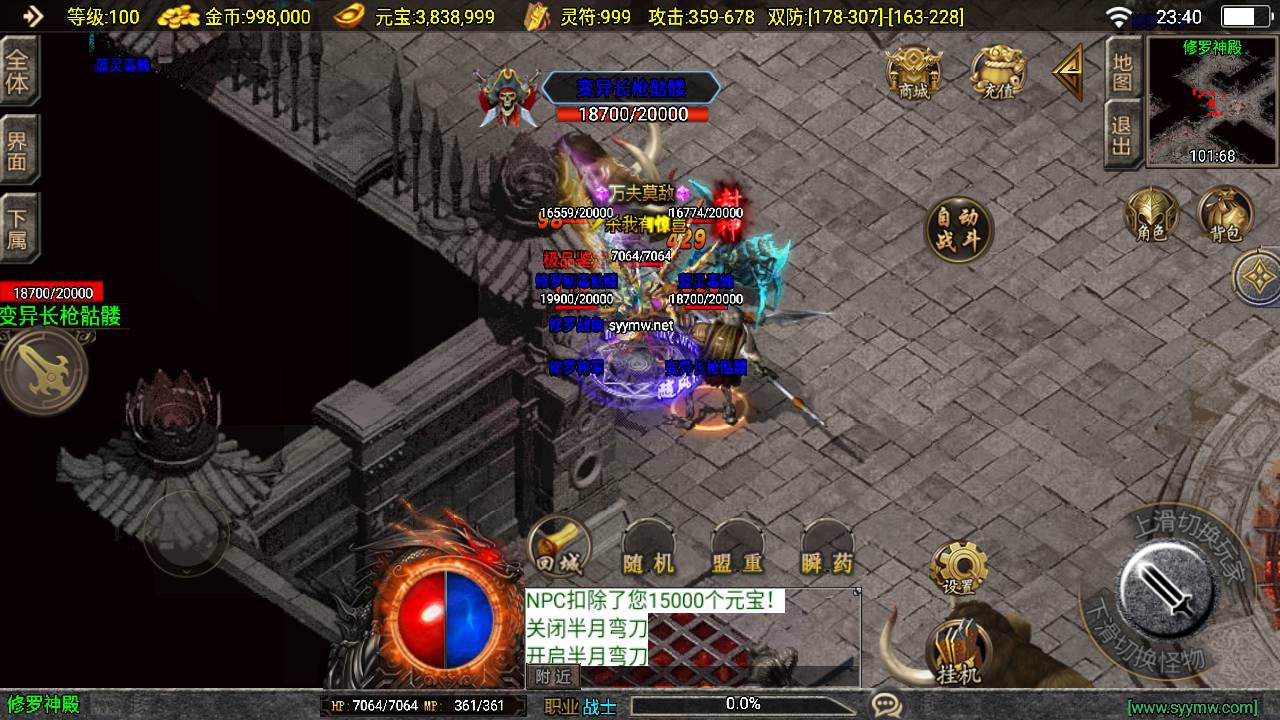Select the 全体 tab on left
Image resolution: width=1280 pixels, height=720 pixels.
tap(18, 70)
